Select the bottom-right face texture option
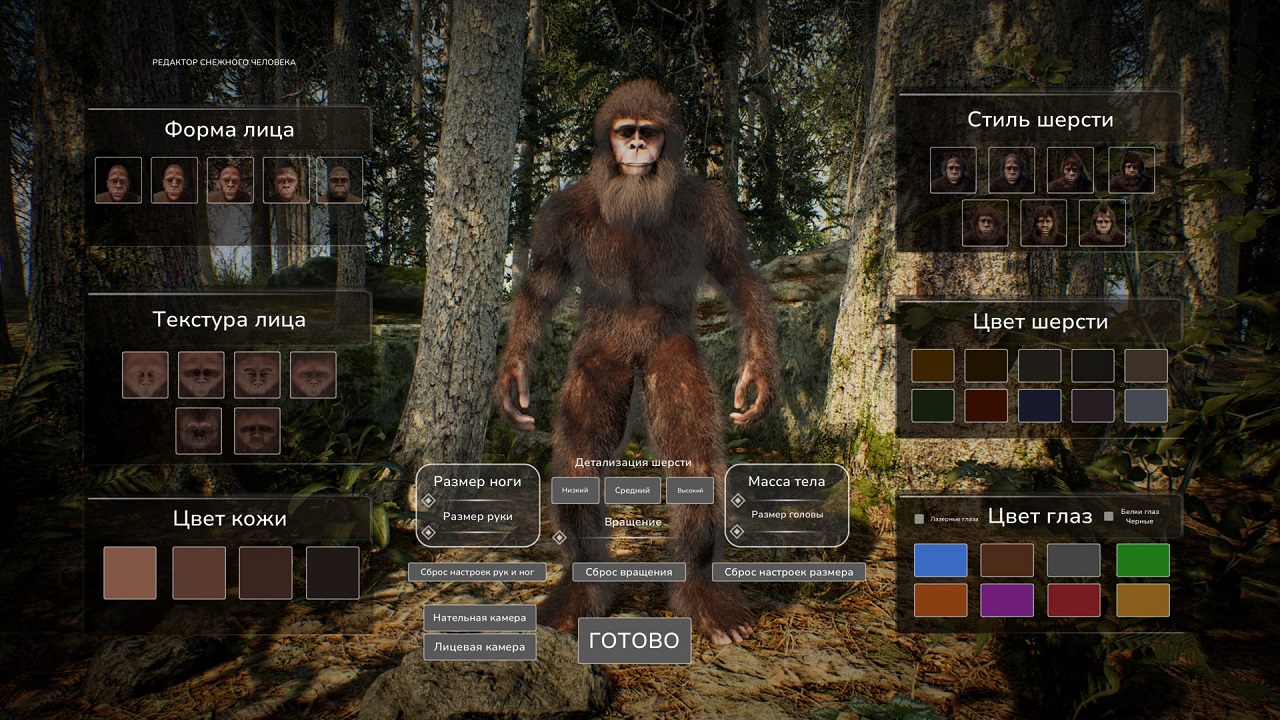The image size is (1280, 720). click(x=258, y=430)
